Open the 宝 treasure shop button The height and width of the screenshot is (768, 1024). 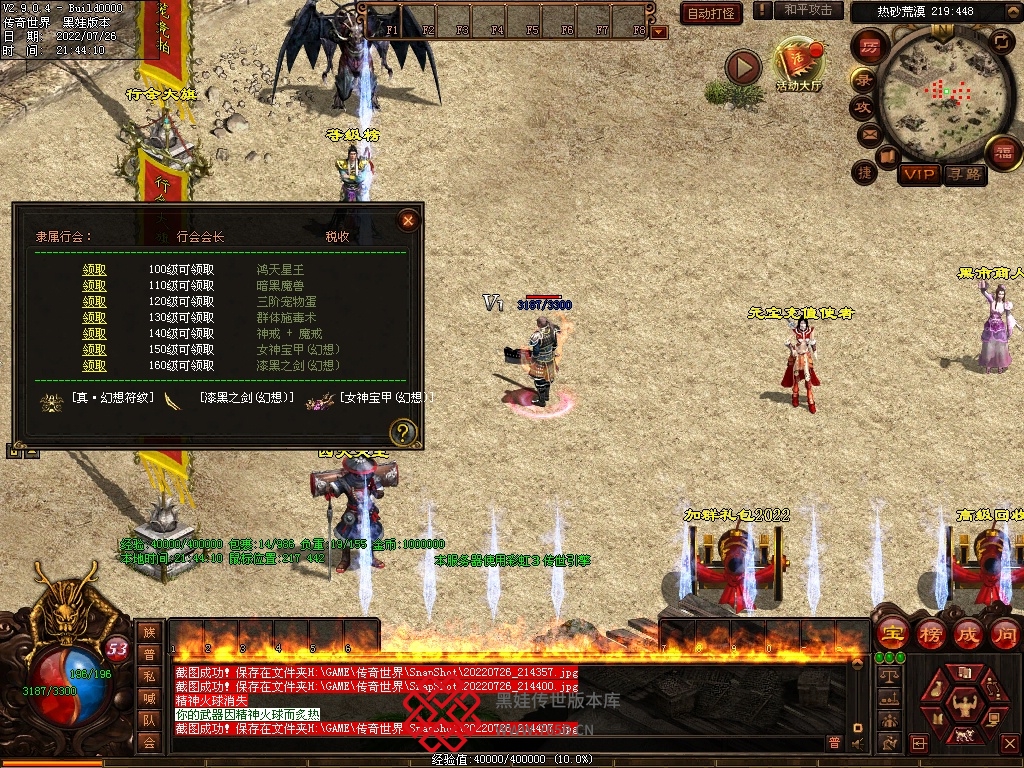pos(892,633)
